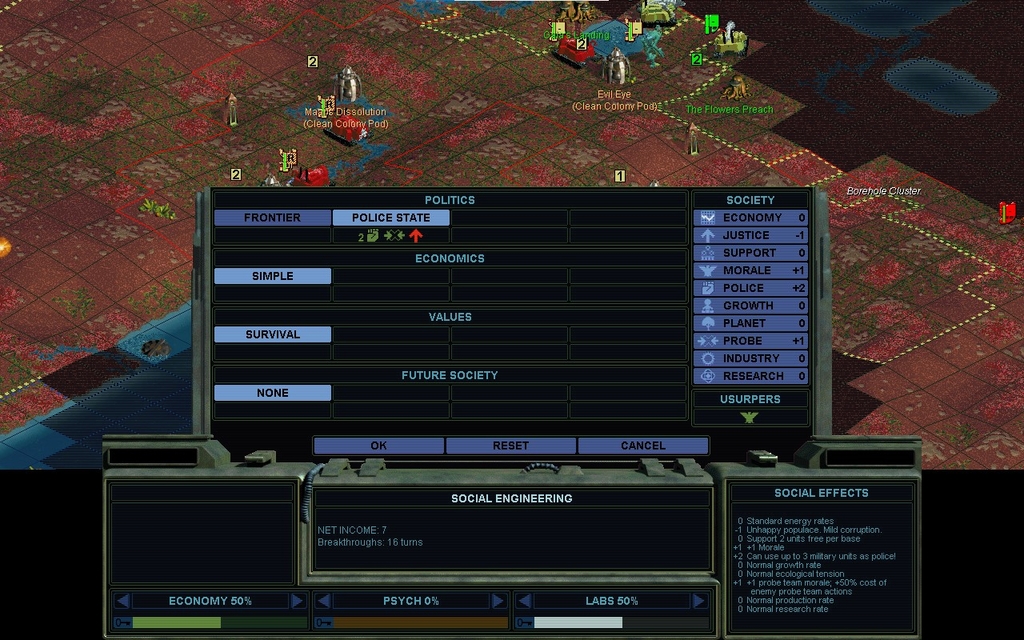Viewport: 1024px width, 640px height.
Task: Decrease the Labs allocation with left arrow
Action: coord(522,601)
